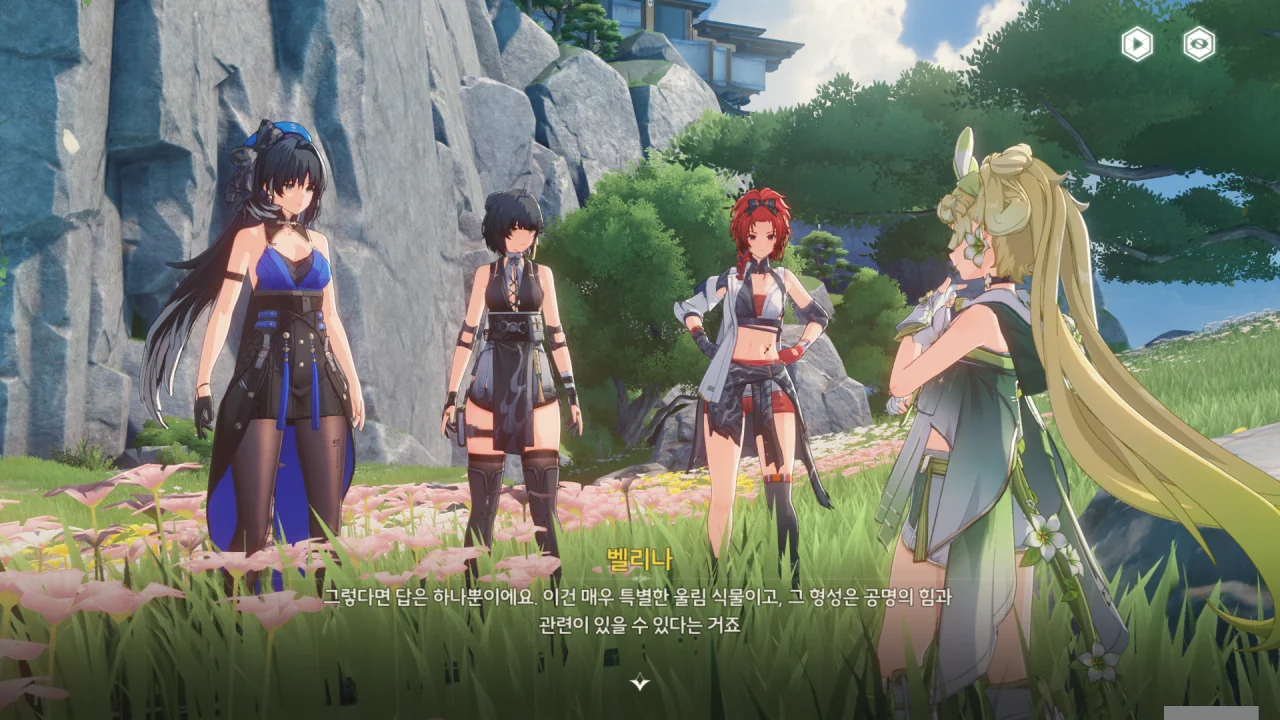Advance dialogue with the diamond continue arrow
1280x720 pixels.
coord(640,683)
